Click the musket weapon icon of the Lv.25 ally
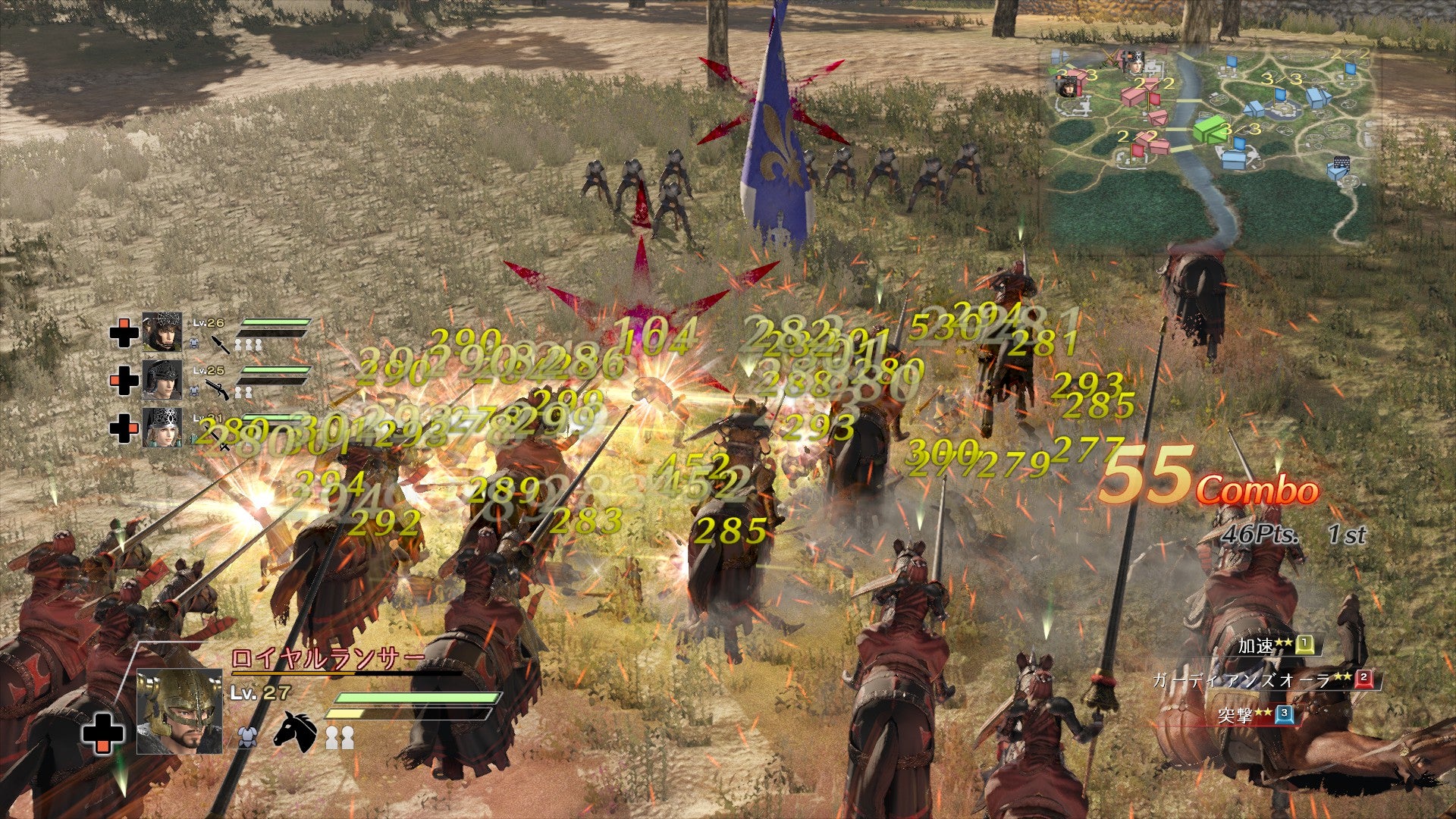Image resolution: width=1456 pixels, height=819 pixels. click(x=217, y=389)
